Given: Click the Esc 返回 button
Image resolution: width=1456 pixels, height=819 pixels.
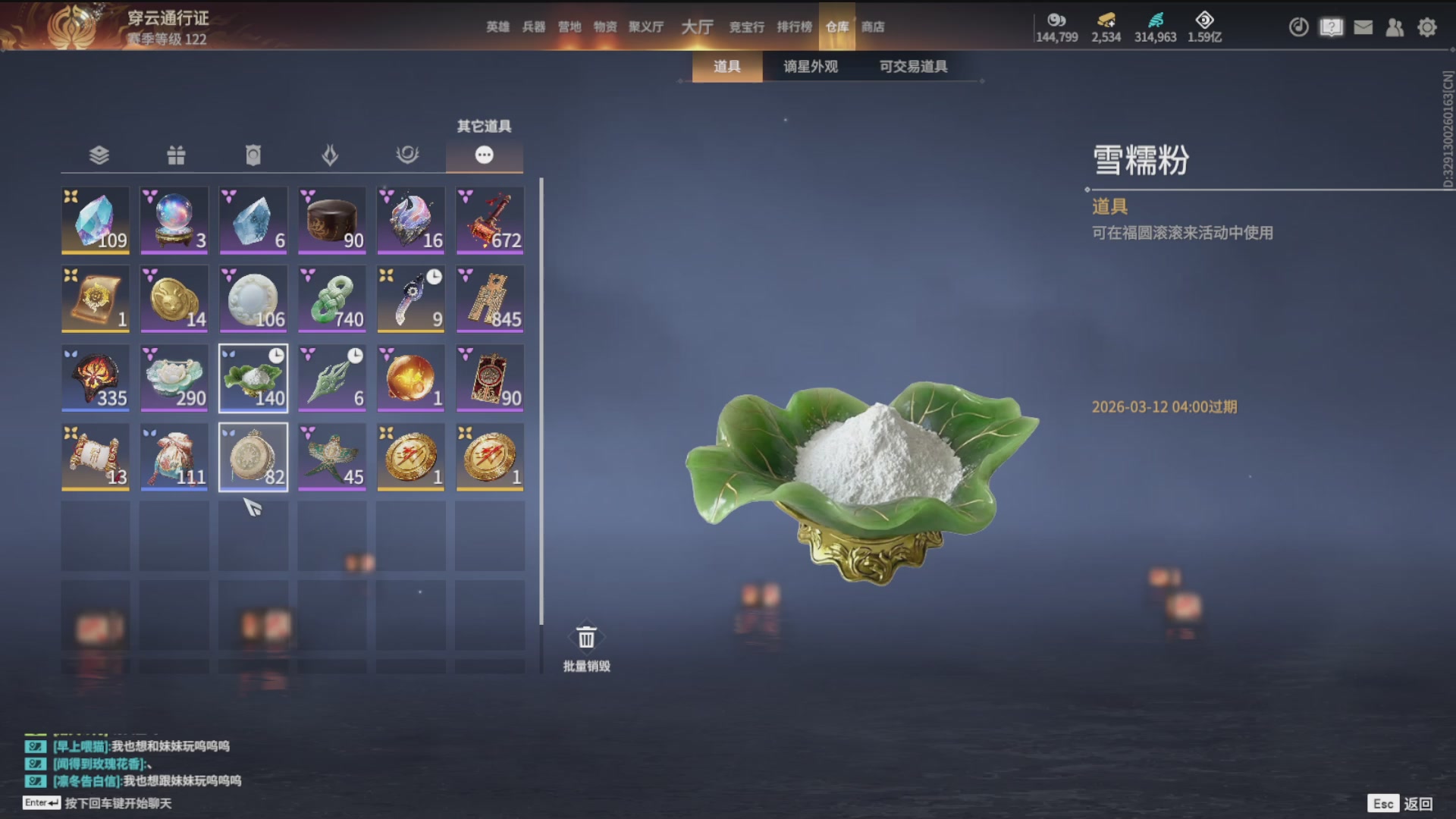Looking at the screenshot, I should (1400, 802).
